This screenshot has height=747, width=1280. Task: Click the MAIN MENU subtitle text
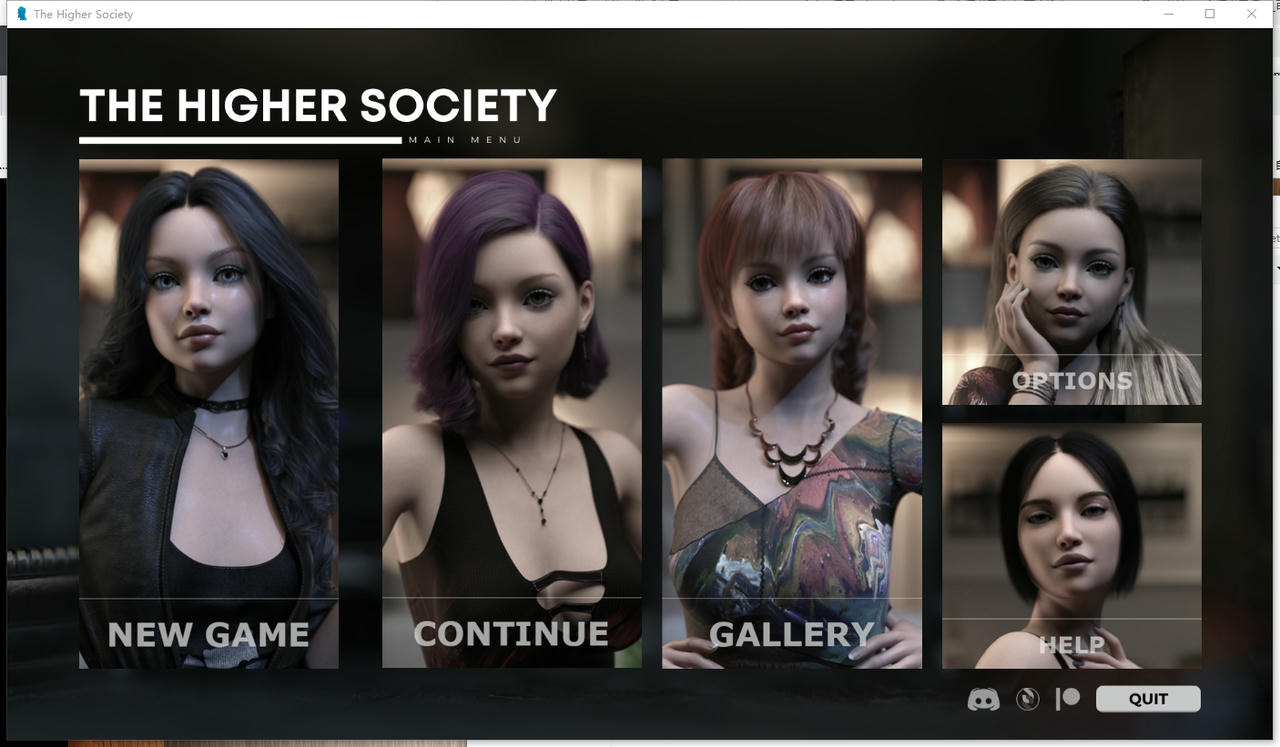(464, 139)
